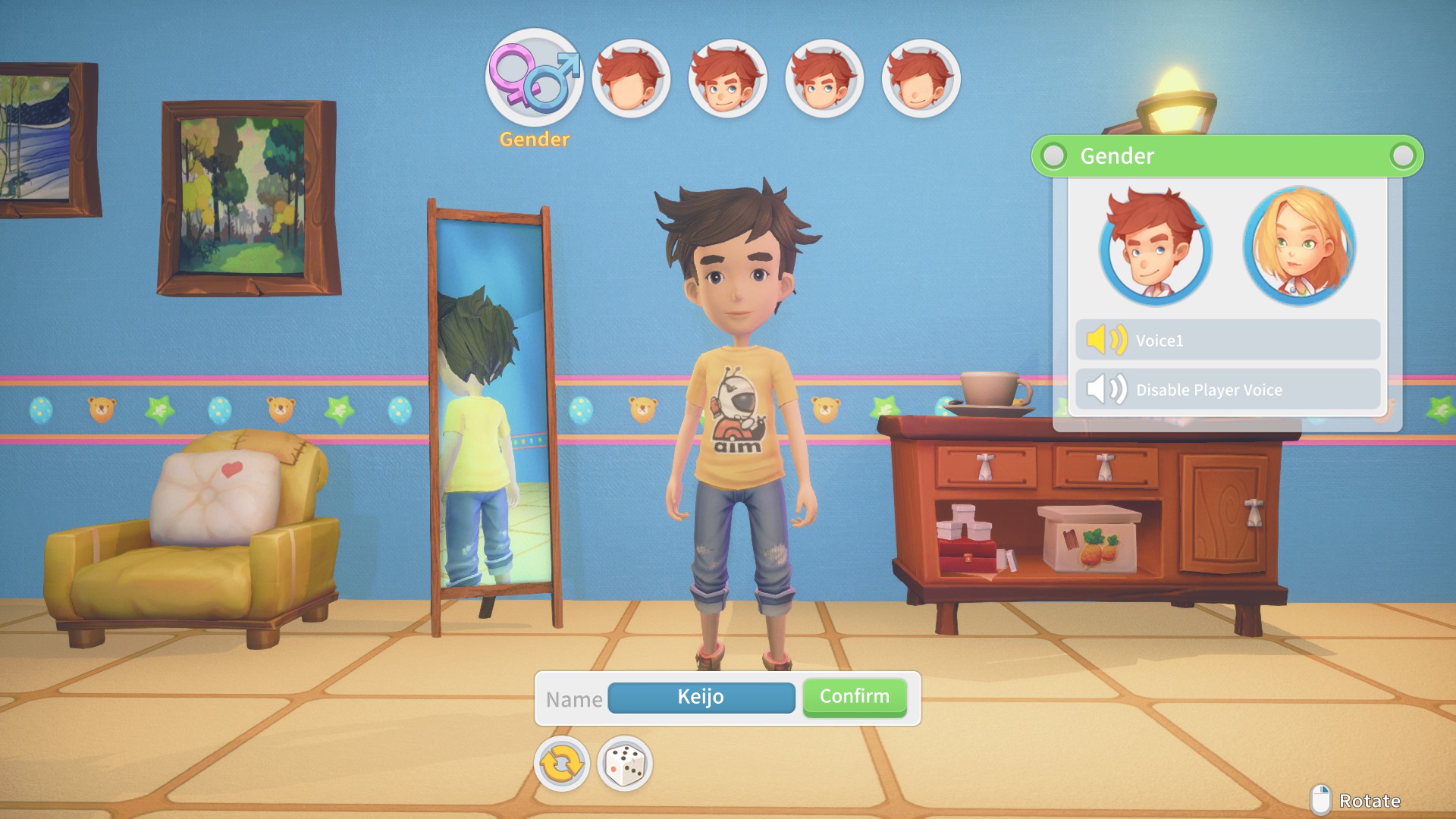Confirm the character name Keijo

pos(854,696)
